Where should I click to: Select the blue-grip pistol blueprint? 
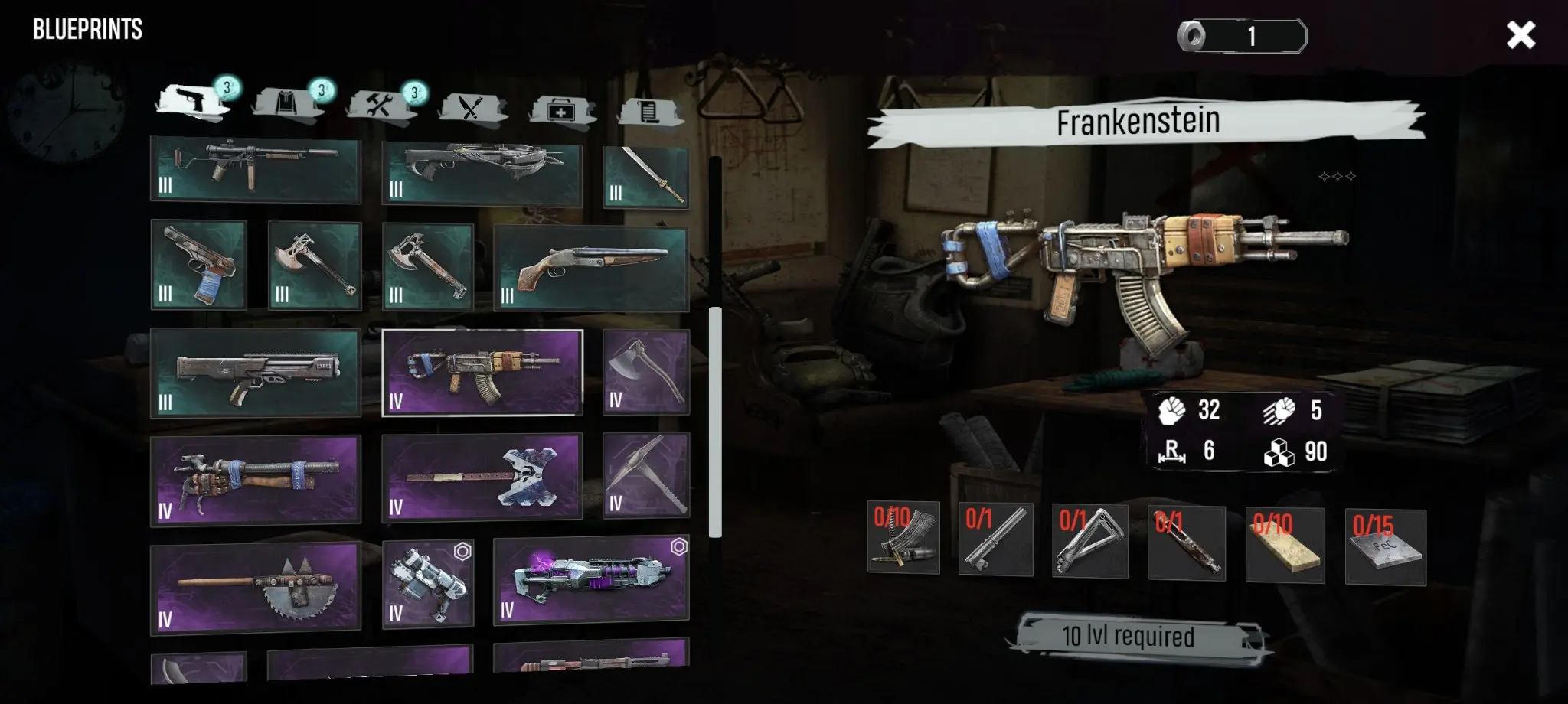pyautogui.click(x=198, y=265)
